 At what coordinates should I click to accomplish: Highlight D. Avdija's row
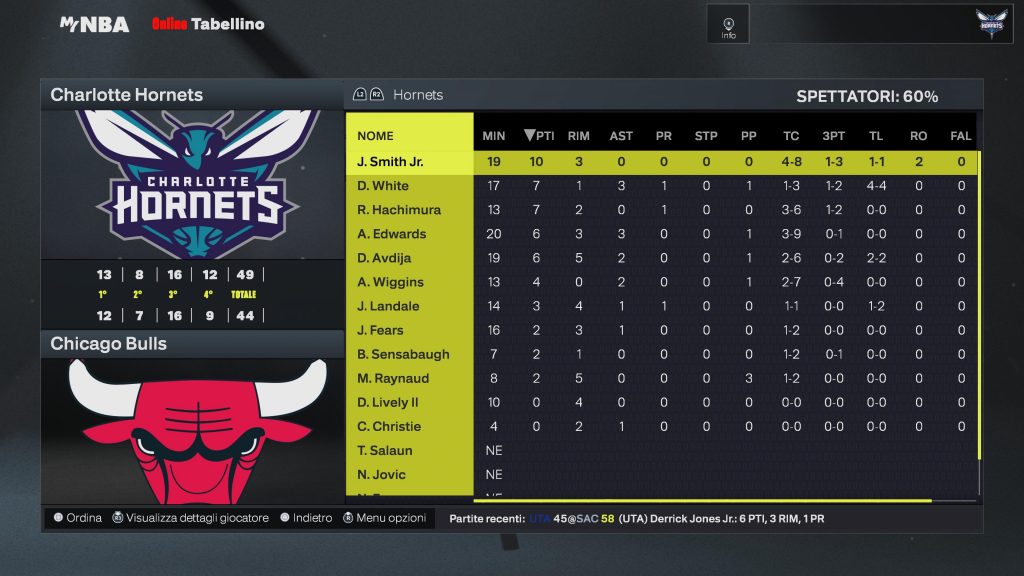pos(388,258)
